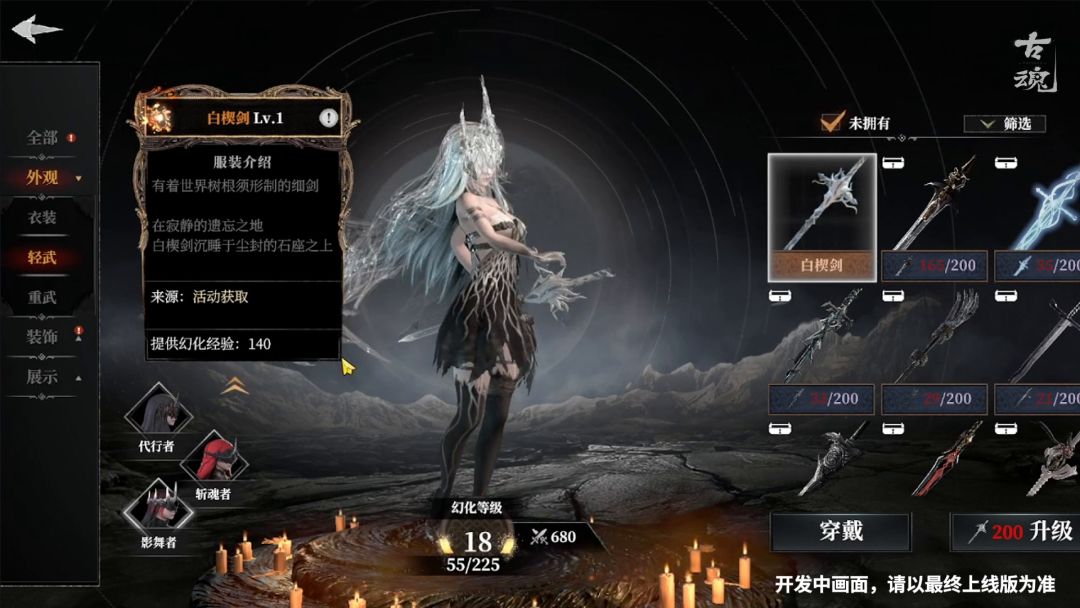Screen dimensions: 1080x608
Task: Click the back arrow
Action: 37,28
